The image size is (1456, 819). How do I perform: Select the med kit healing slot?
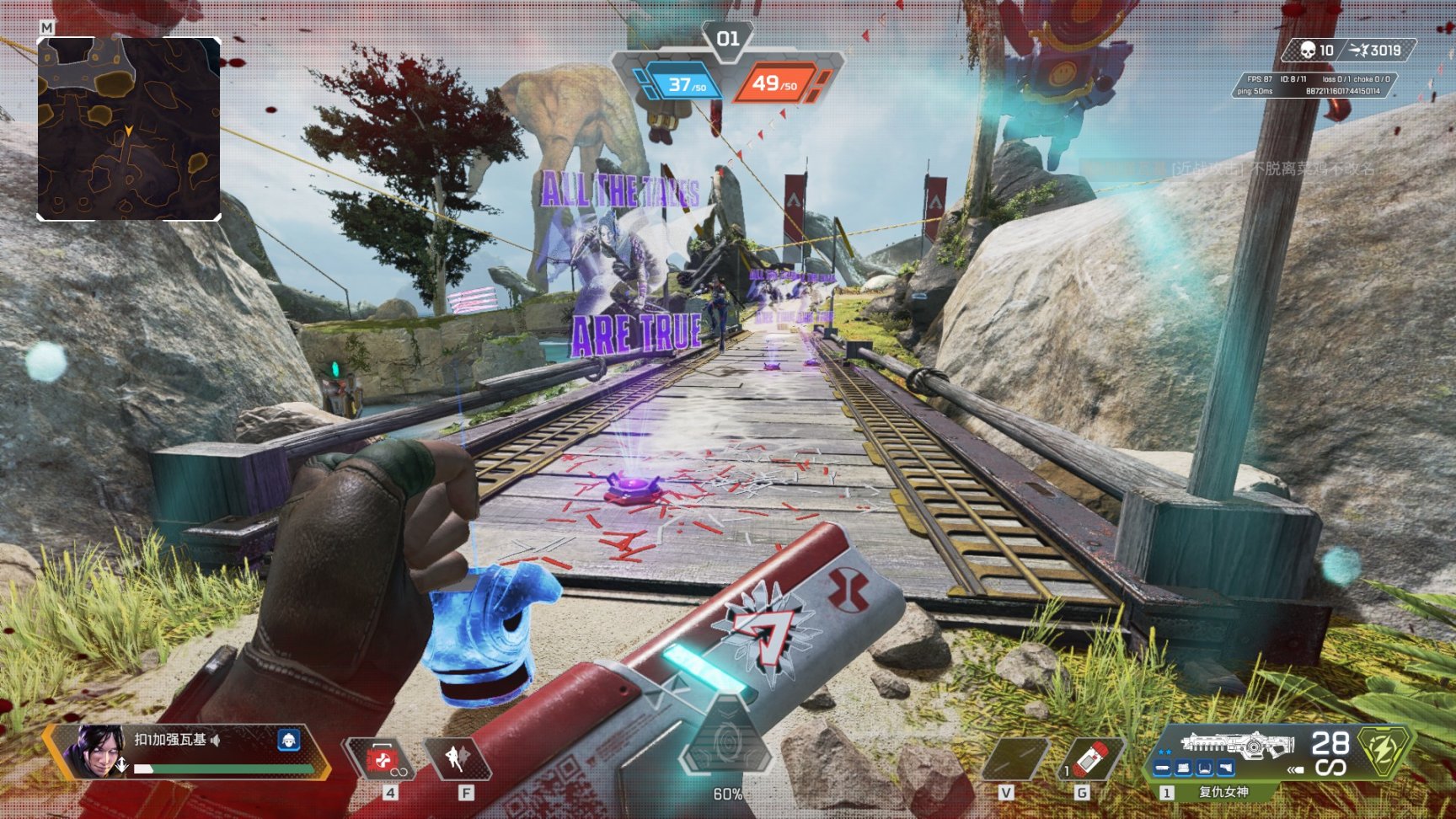[383, 759]
